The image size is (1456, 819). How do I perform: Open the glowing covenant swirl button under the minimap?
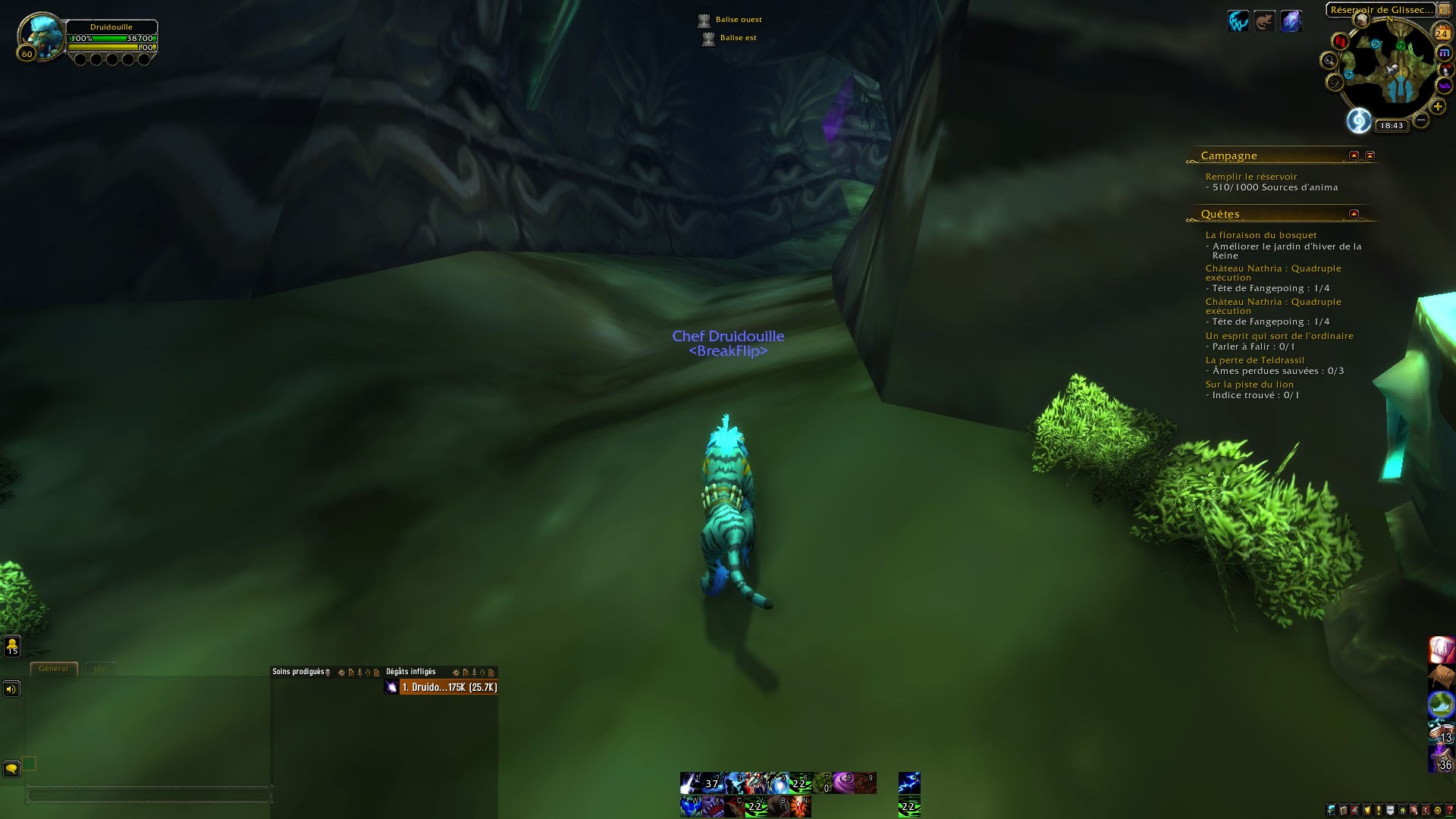(1359, 121)
